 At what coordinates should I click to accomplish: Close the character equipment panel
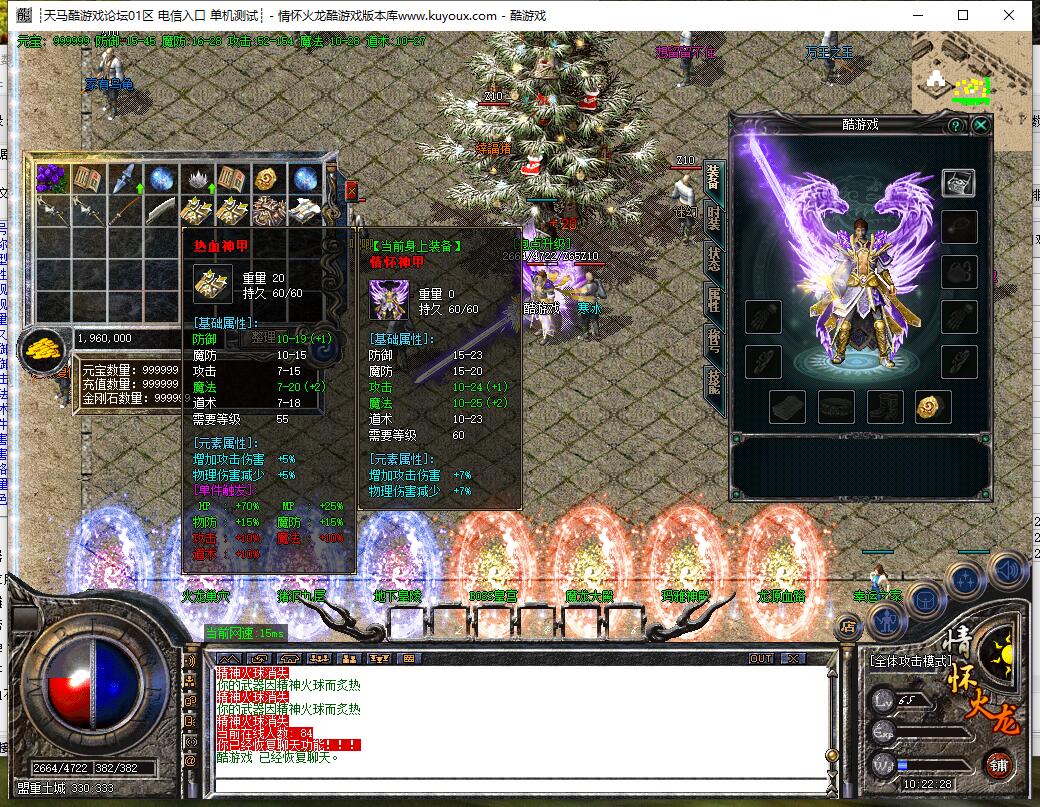tap(981, 125)
